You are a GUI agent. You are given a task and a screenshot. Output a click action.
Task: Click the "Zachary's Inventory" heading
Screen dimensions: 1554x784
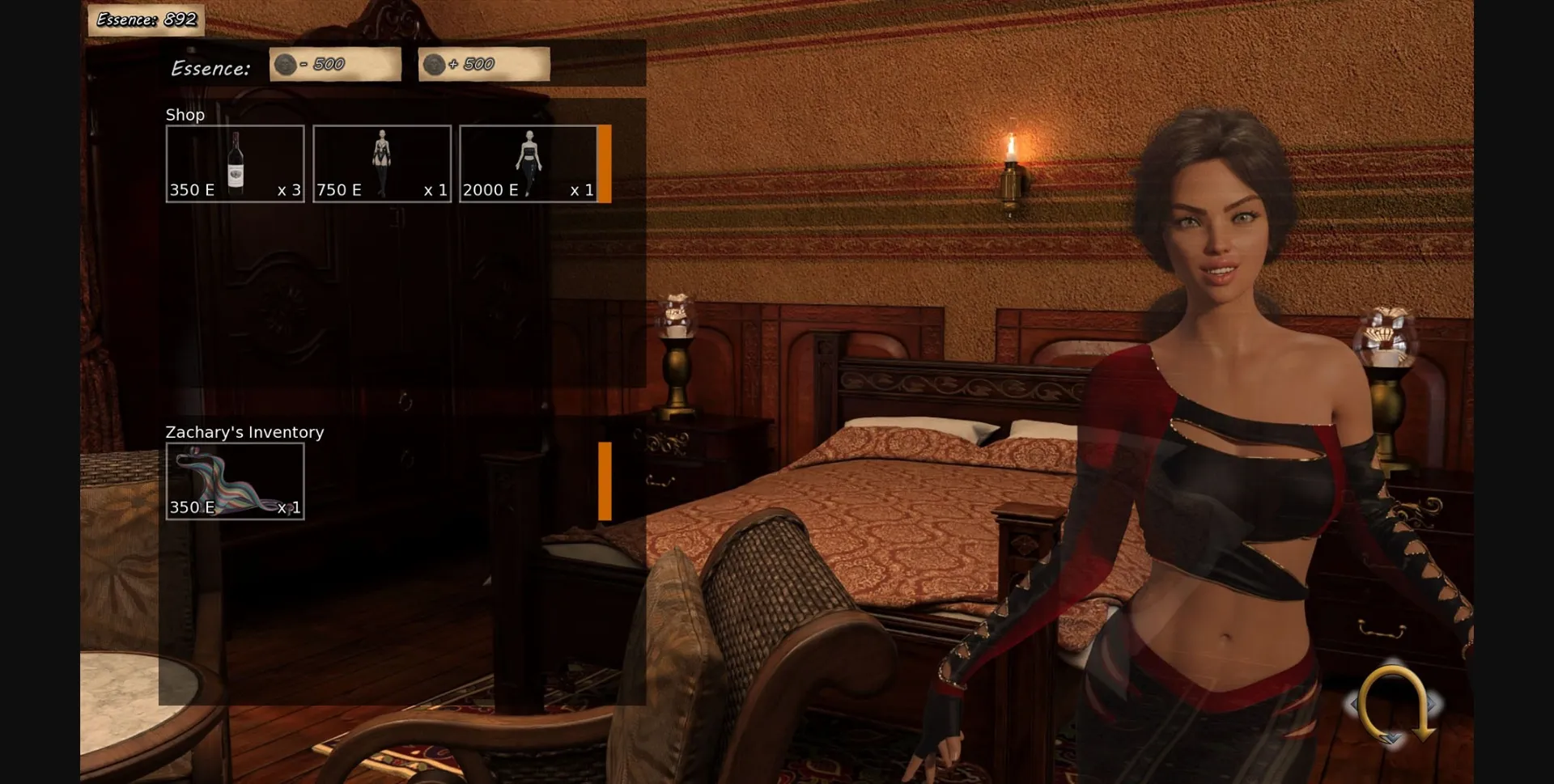pos(244,432)
